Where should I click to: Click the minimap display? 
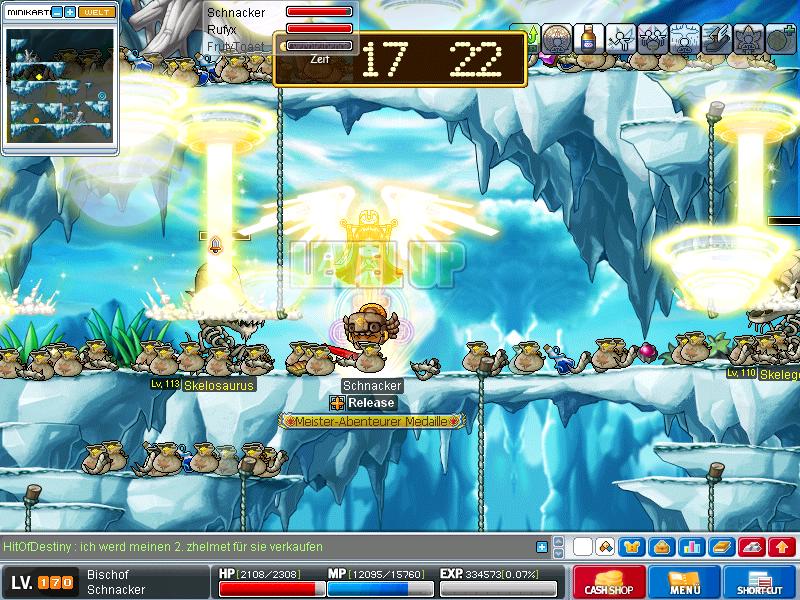coord(60,85)
